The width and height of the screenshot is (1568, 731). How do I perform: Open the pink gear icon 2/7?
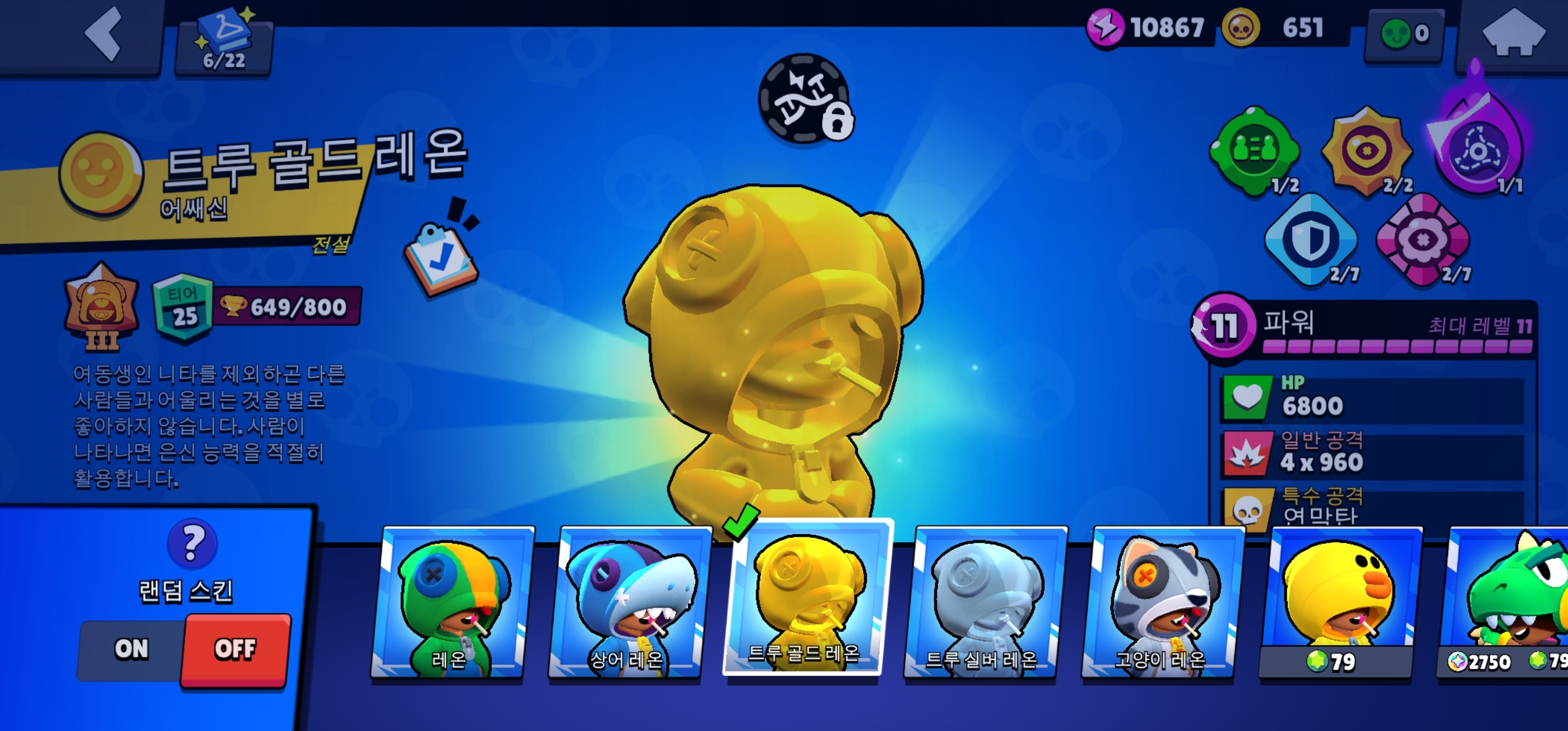point(1422,239)
